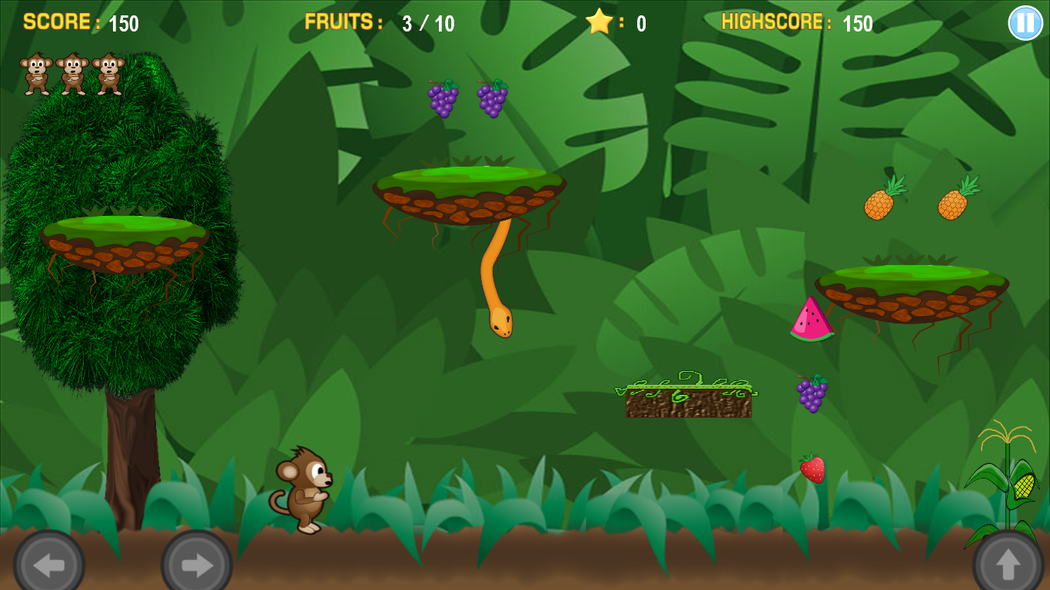Tap the right arrow move button
This screenshot has width=1050, height=590.
coord(196,564)
